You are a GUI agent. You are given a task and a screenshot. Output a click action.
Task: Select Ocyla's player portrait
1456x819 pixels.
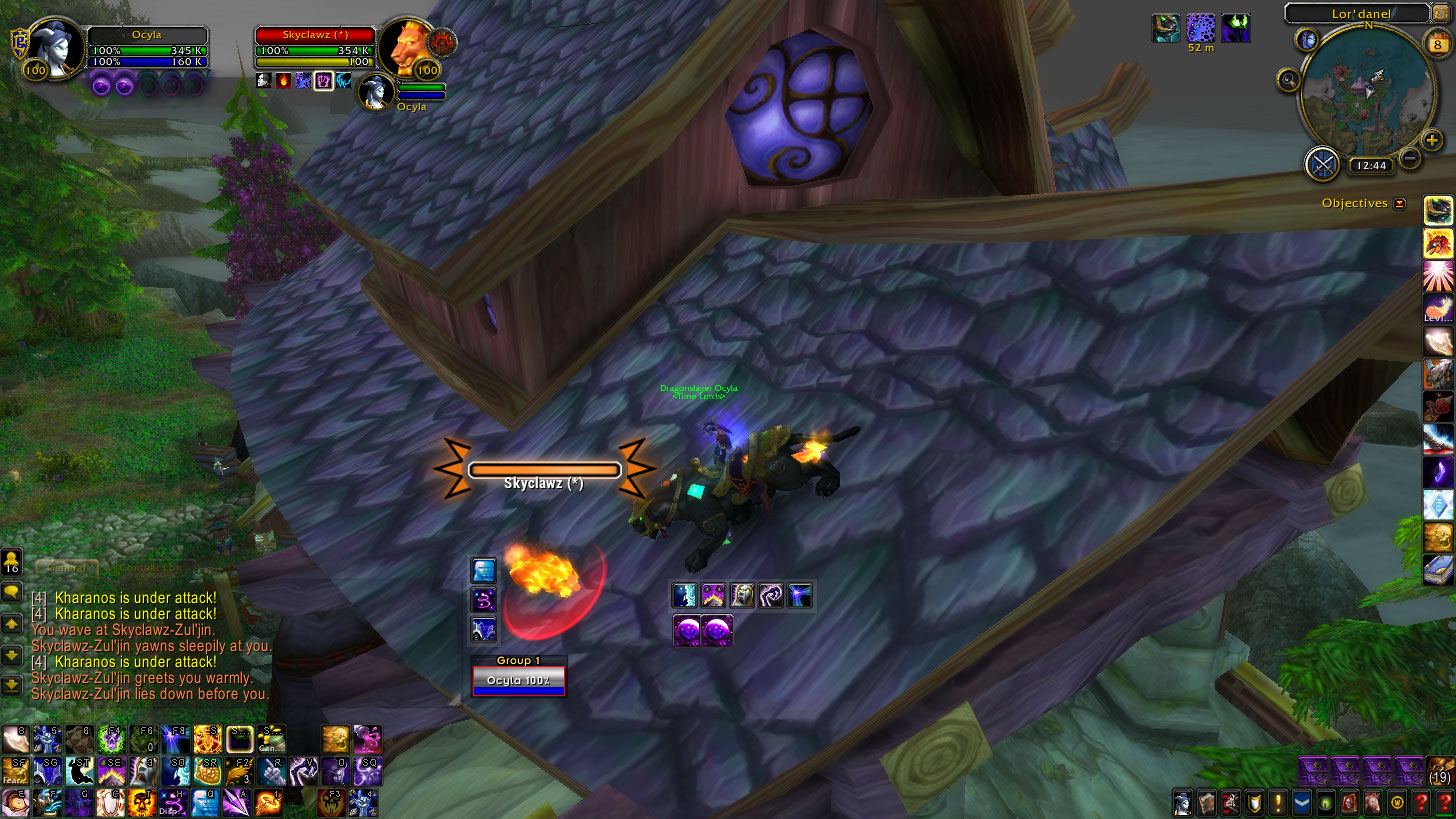pyautogui.click(x=52, y=44)
